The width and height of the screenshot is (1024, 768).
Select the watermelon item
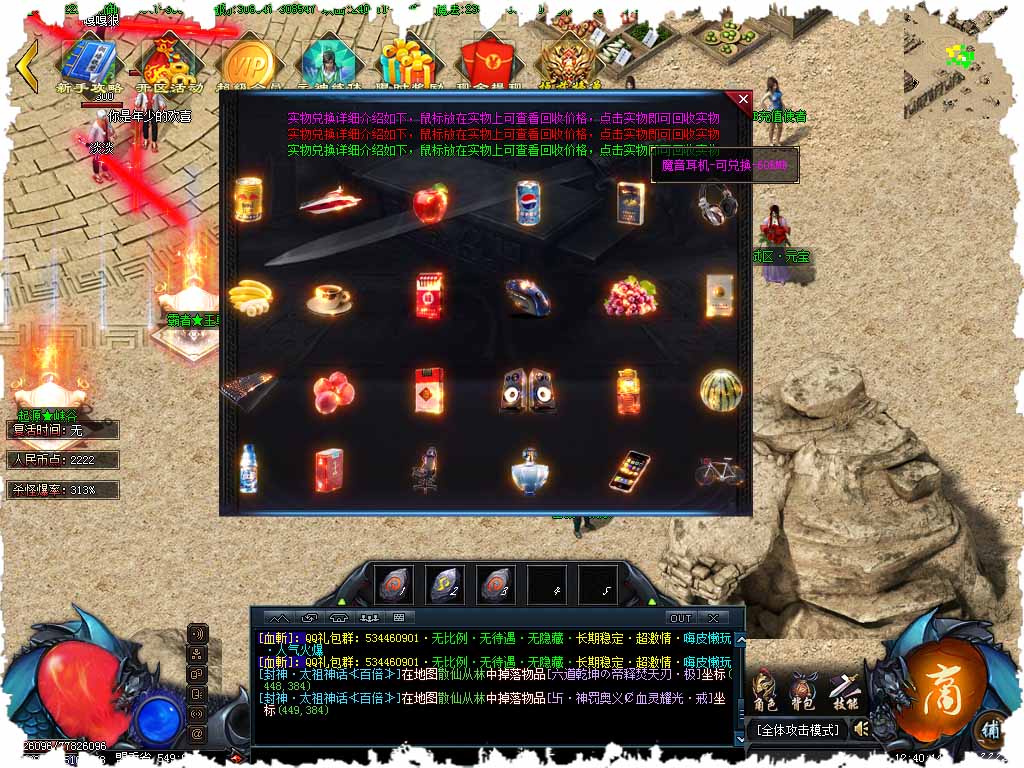pos(720,391)
